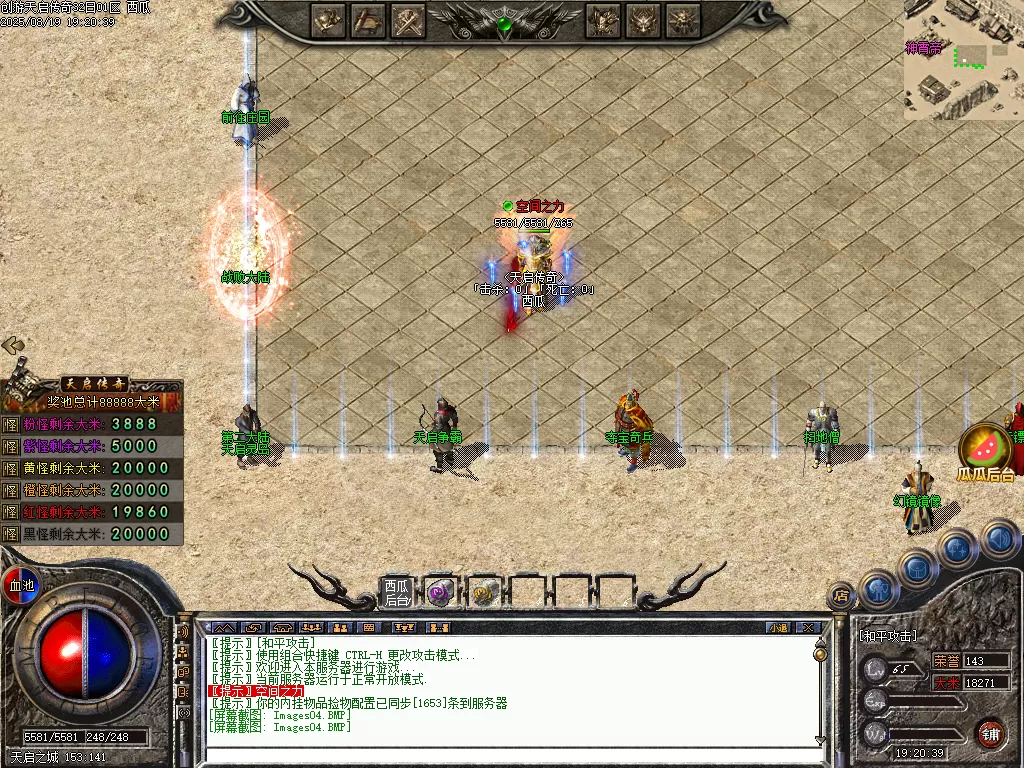Click the chat scrollbar down arrow
The width and height of the screenshot is (1024, 768).
click(820, 741)
